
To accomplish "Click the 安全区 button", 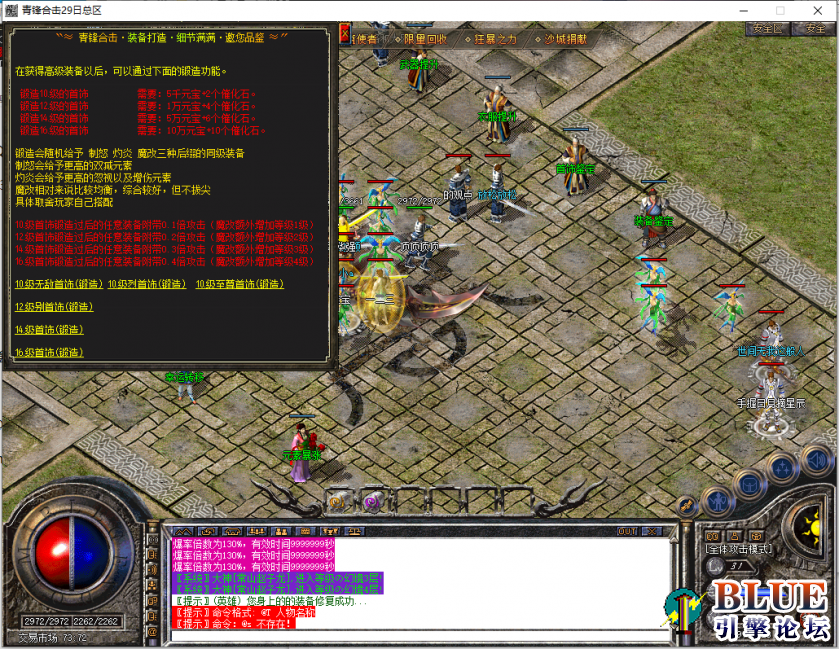I will point(767,29).
